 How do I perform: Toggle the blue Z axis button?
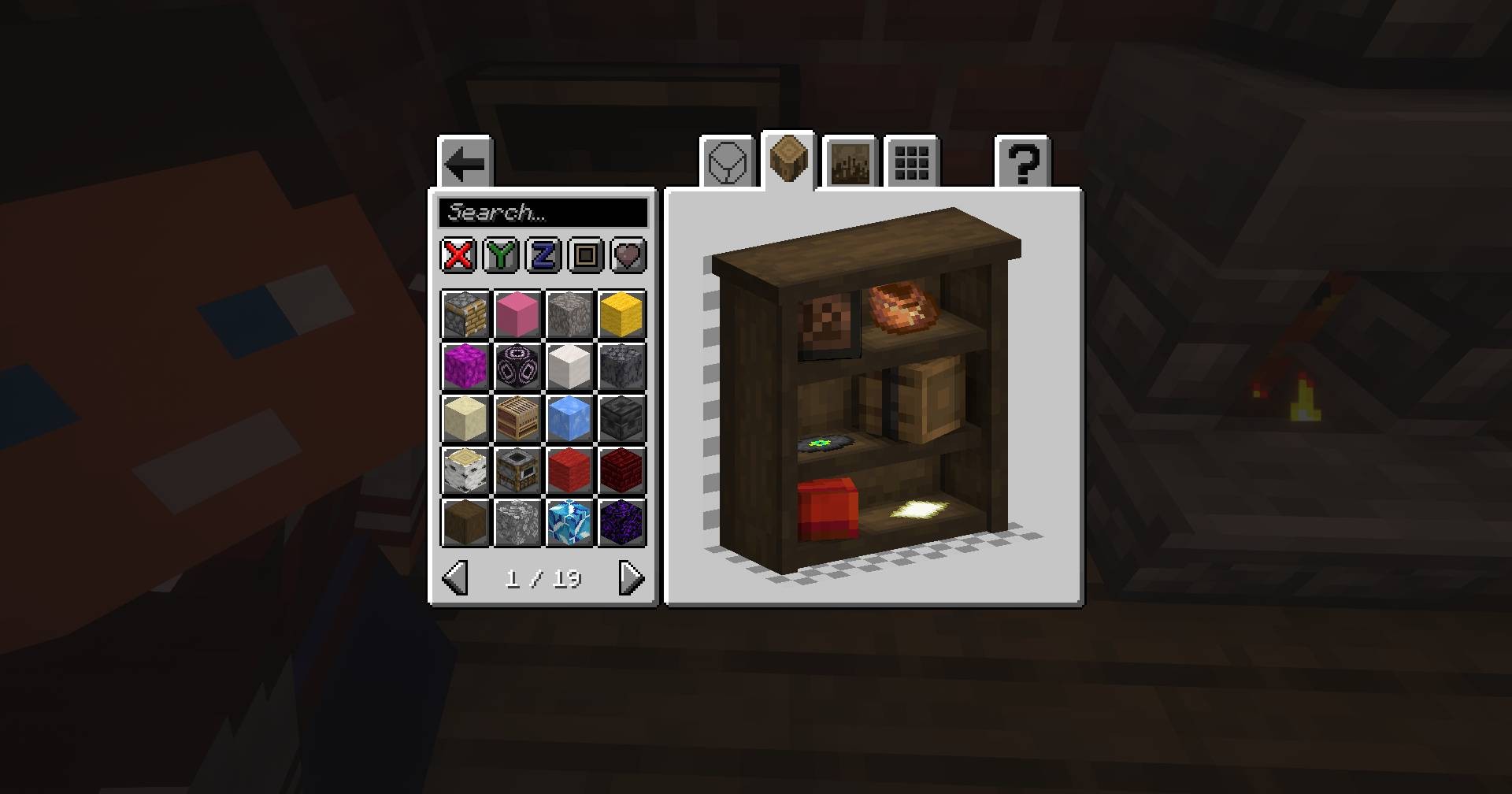click(543, 255)
